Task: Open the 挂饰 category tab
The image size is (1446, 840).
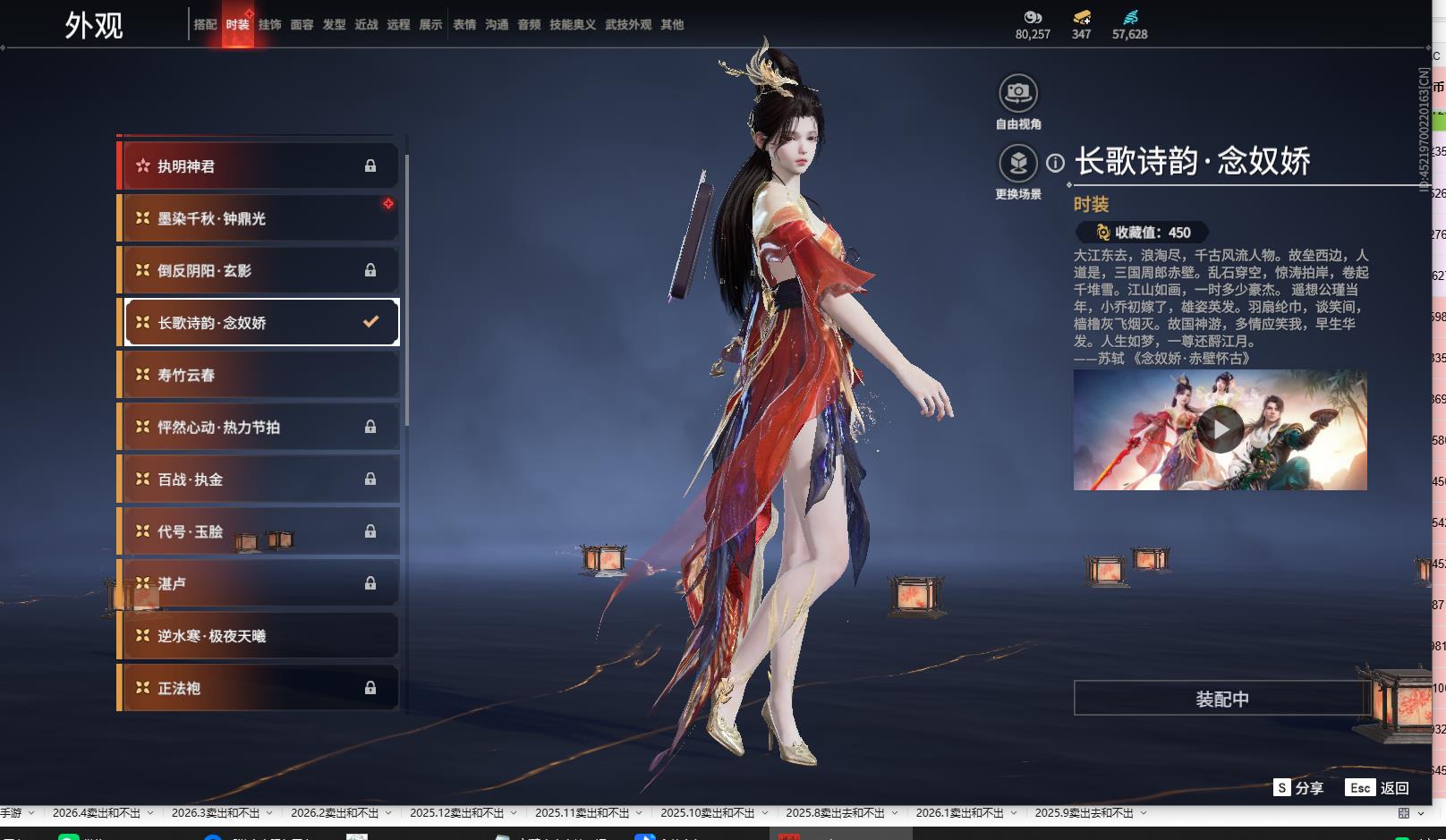Action: click(x=269, y=25)
